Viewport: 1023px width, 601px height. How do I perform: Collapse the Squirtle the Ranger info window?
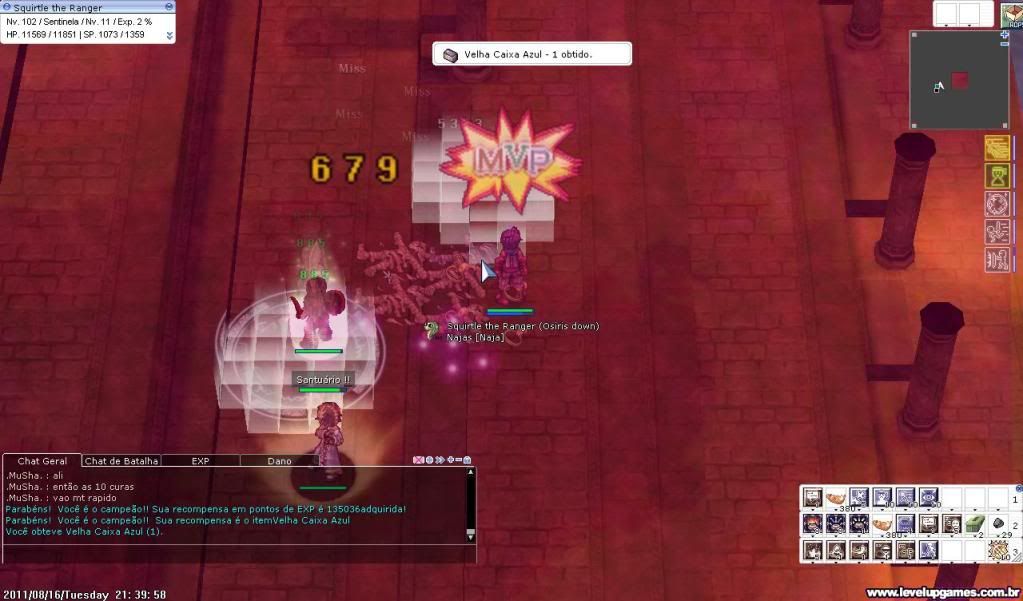(x=169, y=36)
